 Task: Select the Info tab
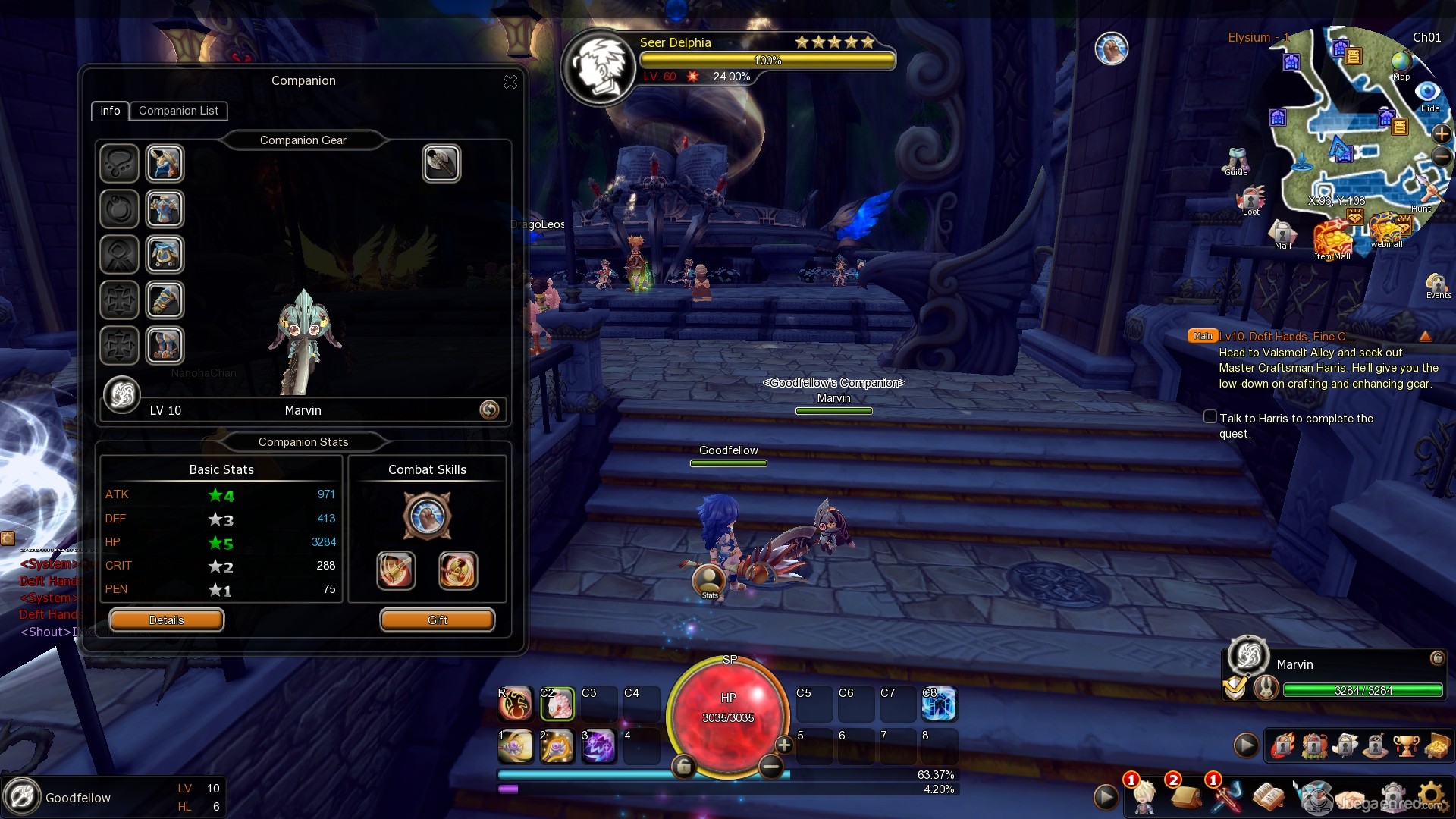click(110, 111)
